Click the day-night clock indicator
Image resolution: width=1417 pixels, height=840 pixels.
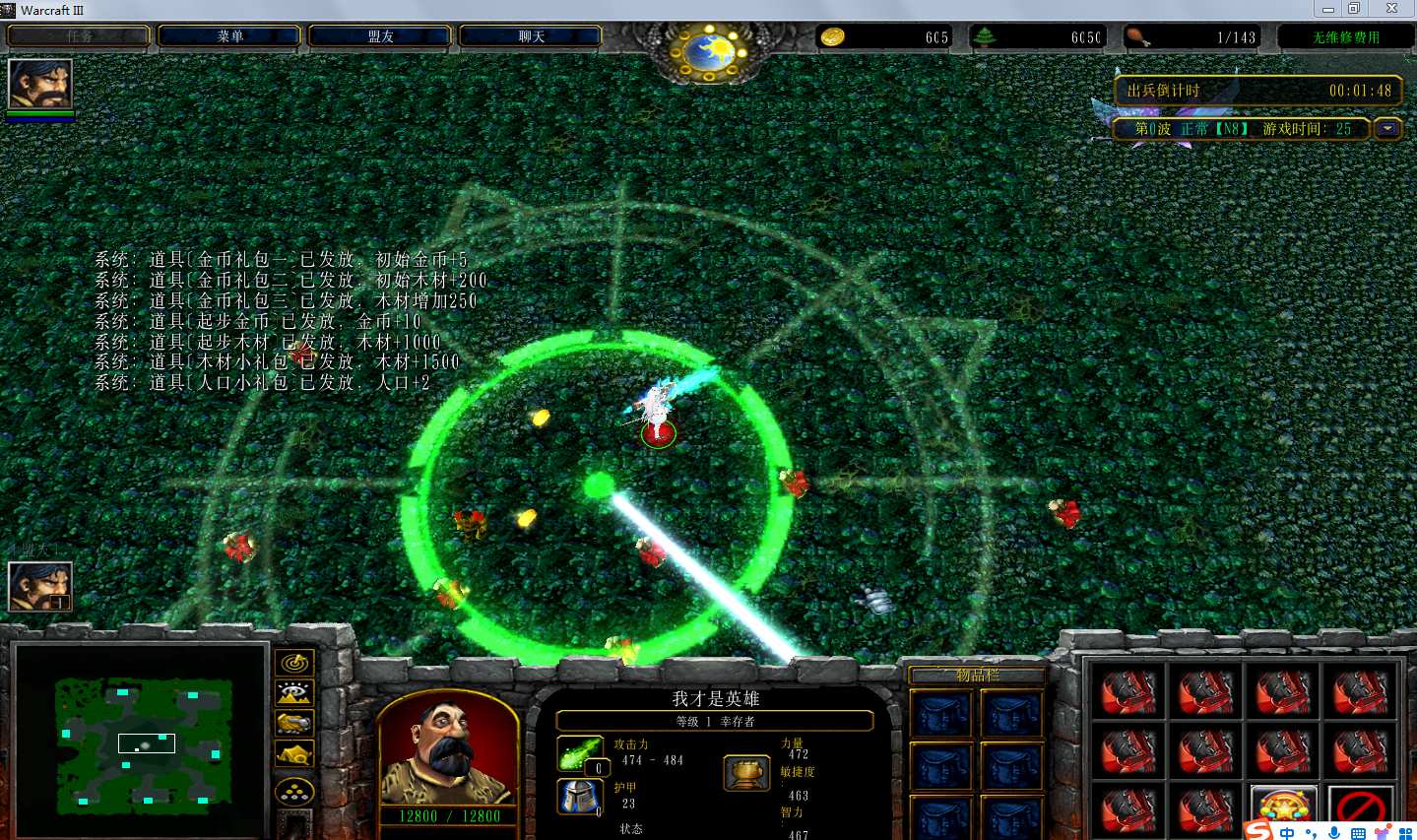click(x=710, y=49)
